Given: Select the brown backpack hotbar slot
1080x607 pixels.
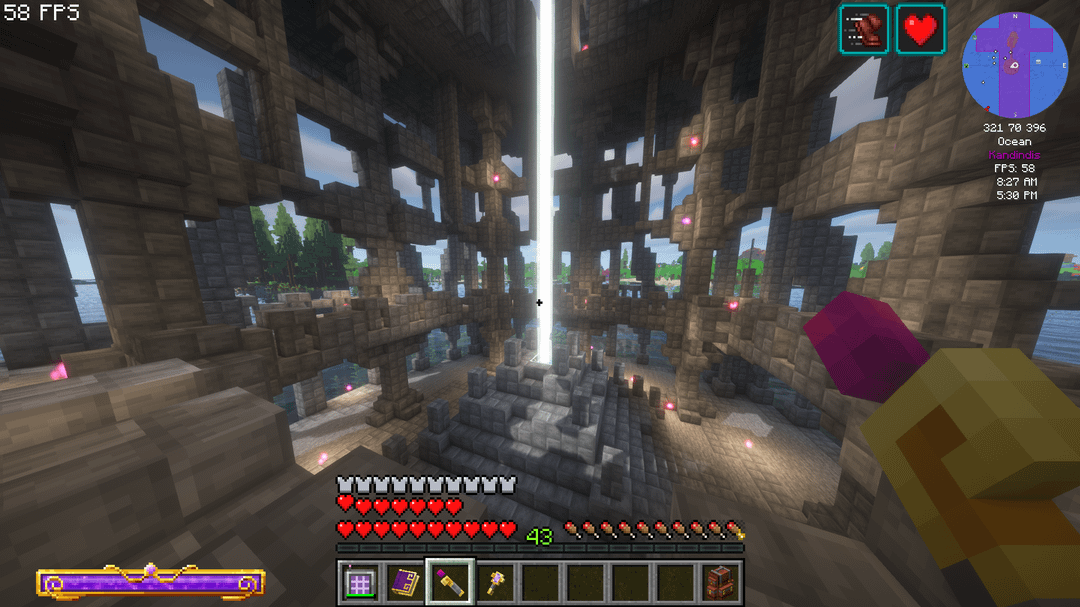Looking at the screenshot, I should [x=719, y=582].
